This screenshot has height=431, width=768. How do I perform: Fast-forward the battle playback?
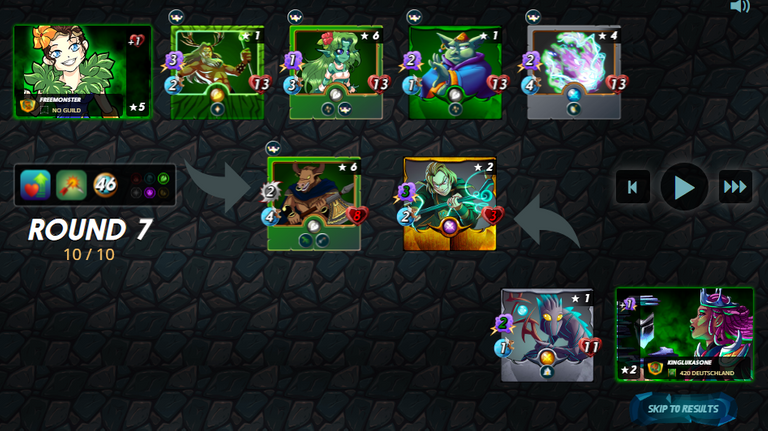pos(735,187)
